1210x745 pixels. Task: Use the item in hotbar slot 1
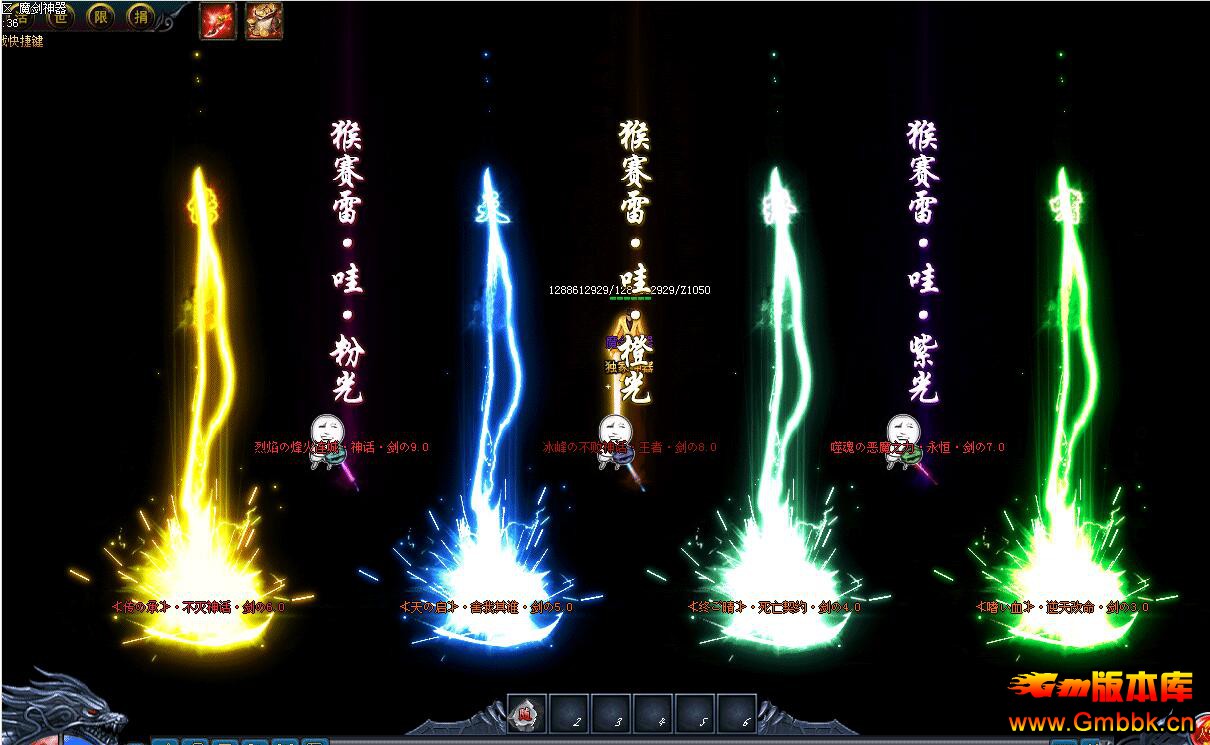click(527, 714)
